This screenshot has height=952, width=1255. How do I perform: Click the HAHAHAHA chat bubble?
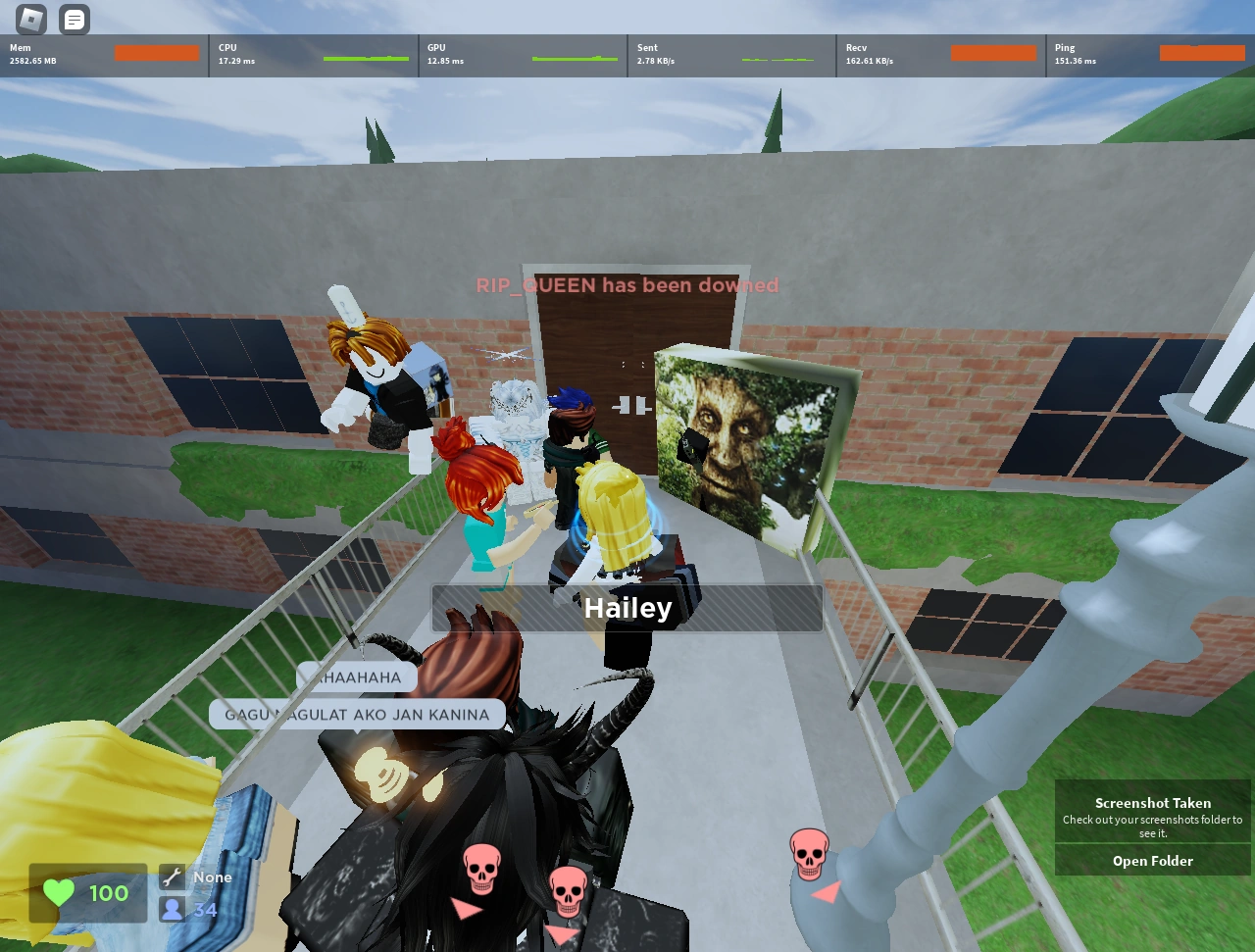357,676
